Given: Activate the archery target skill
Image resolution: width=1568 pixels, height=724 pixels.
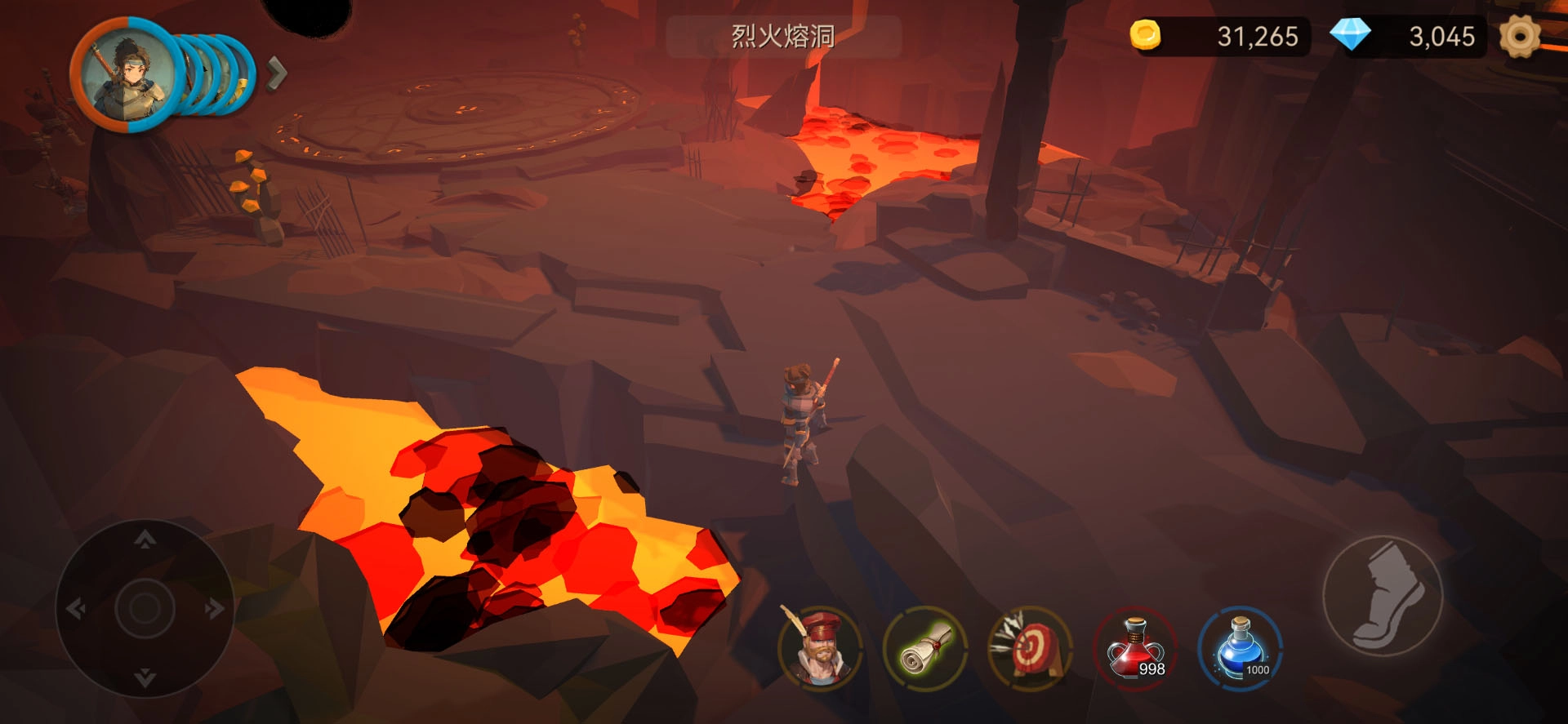Looking at the screenshot, I should click(x=1031, y=649).
